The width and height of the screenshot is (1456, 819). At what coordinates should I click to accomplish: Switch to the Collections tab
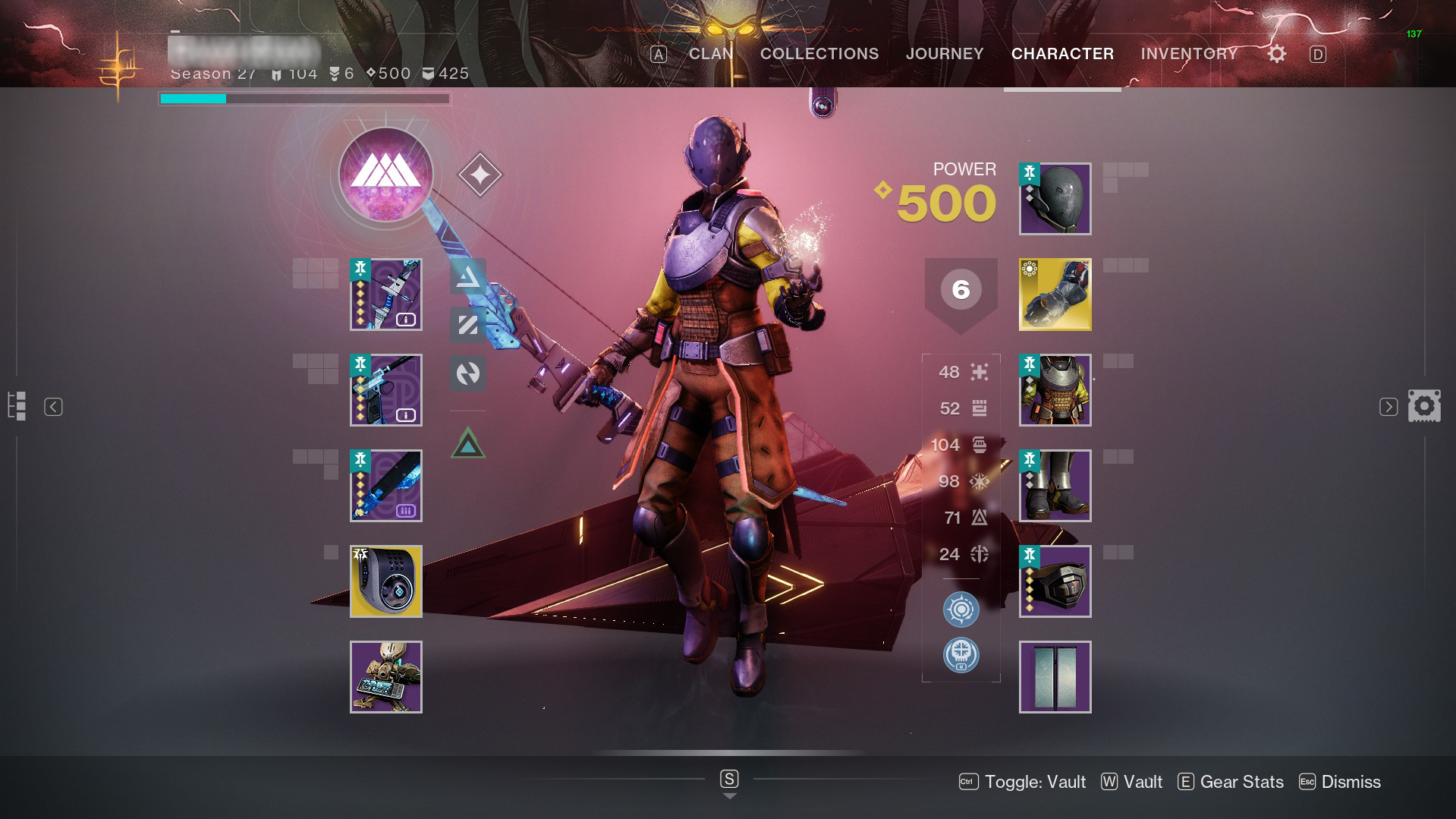(x=819, y=54)
